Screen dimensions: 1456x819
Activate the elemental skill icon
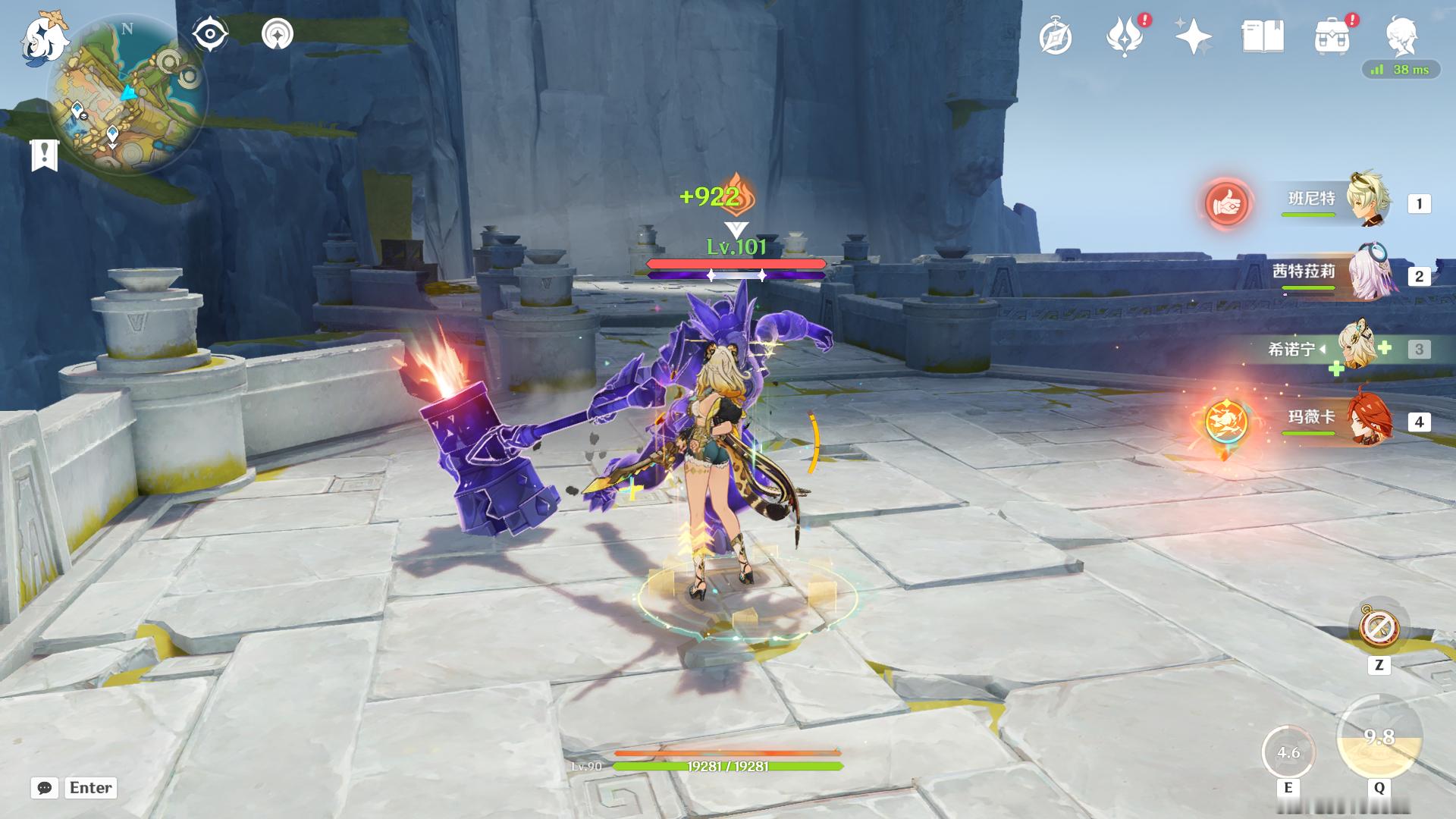pyautogui.click(x=1288, y=752)
